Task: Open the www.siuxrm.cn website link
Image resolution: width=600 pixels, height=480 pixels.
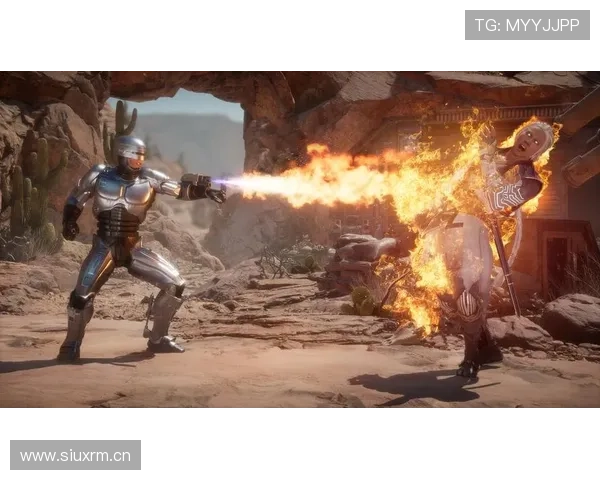Action: click(x=76, y=456)
